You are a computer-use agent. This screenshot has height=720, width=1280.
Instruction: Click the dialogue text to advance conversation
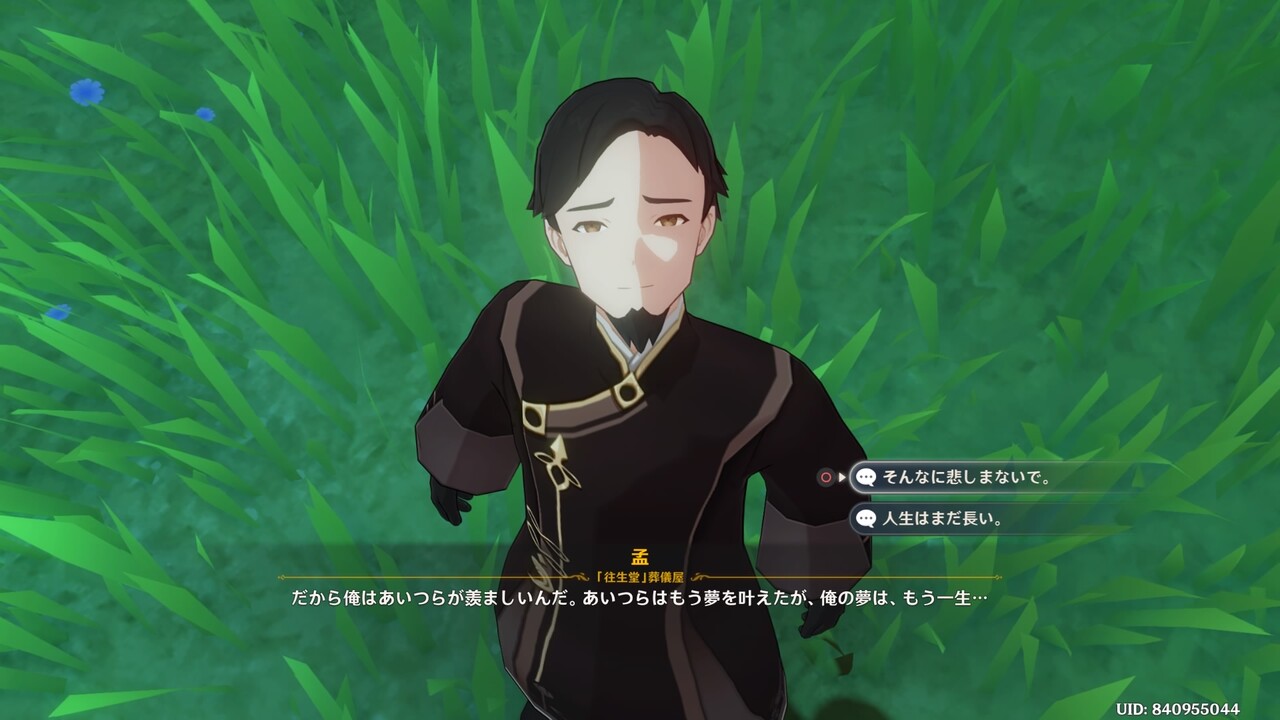click(x=640, y=600)
